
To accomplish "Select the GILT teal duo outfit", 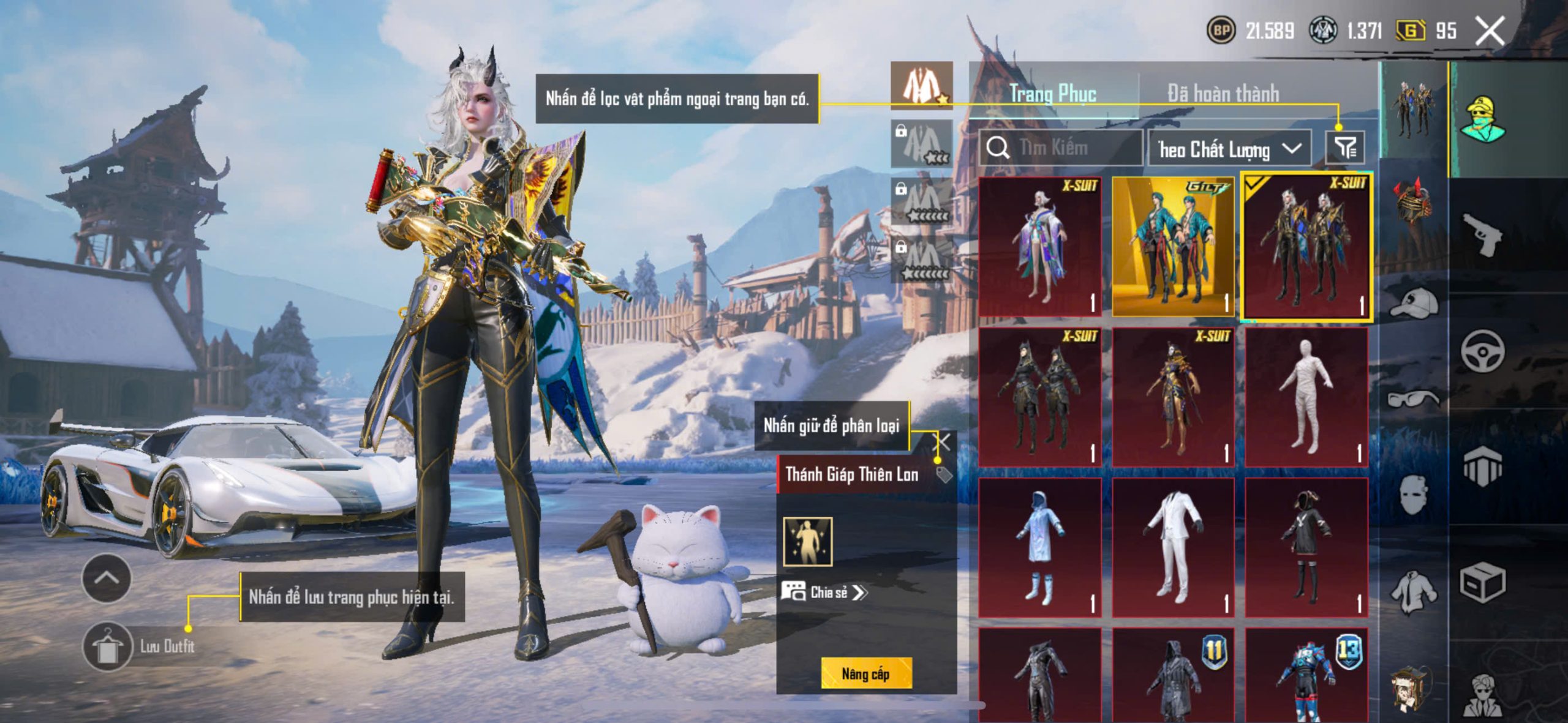I will pyautogui.click(x=1173, y=246).
